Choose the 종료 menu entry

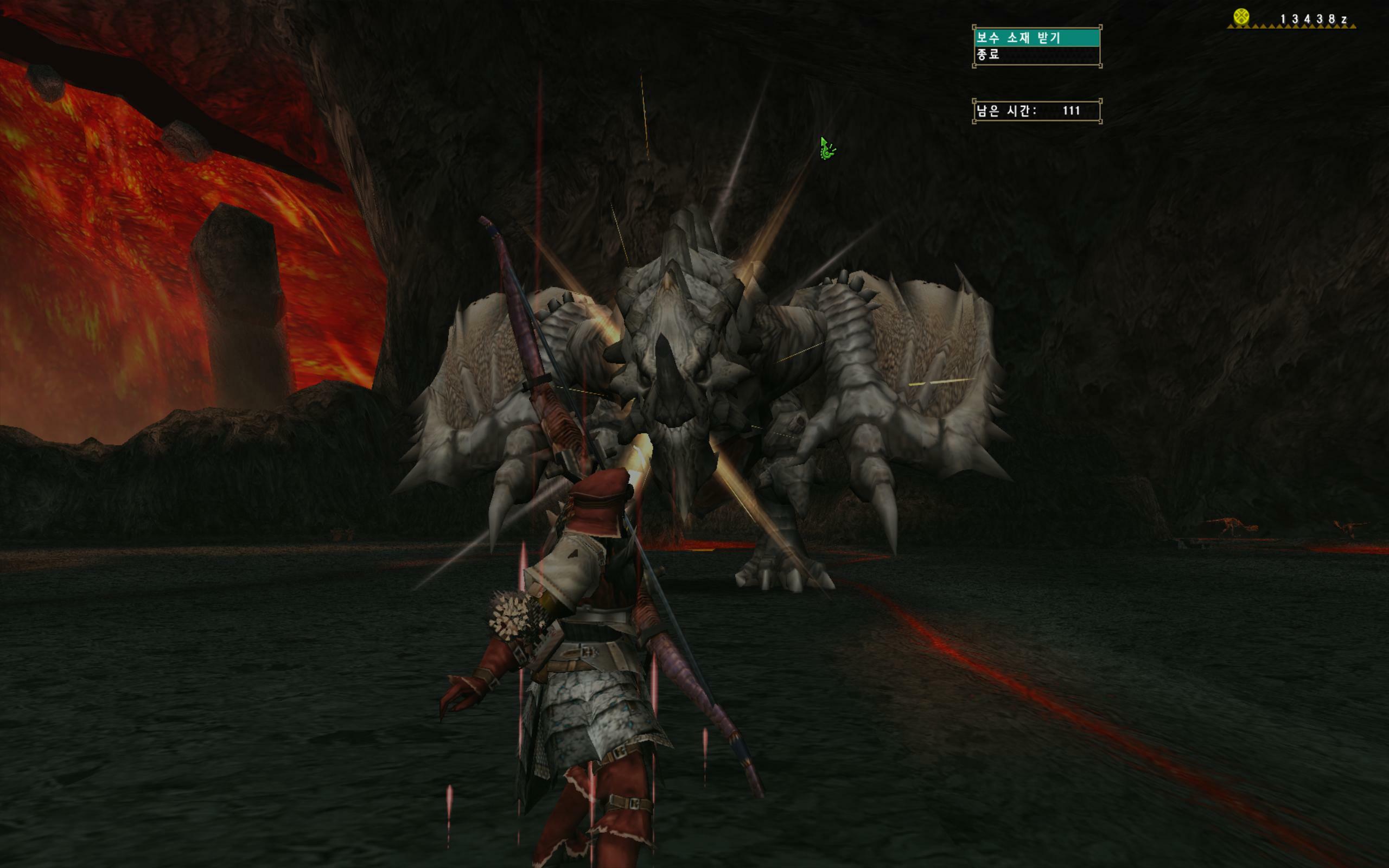point(1036,55)
